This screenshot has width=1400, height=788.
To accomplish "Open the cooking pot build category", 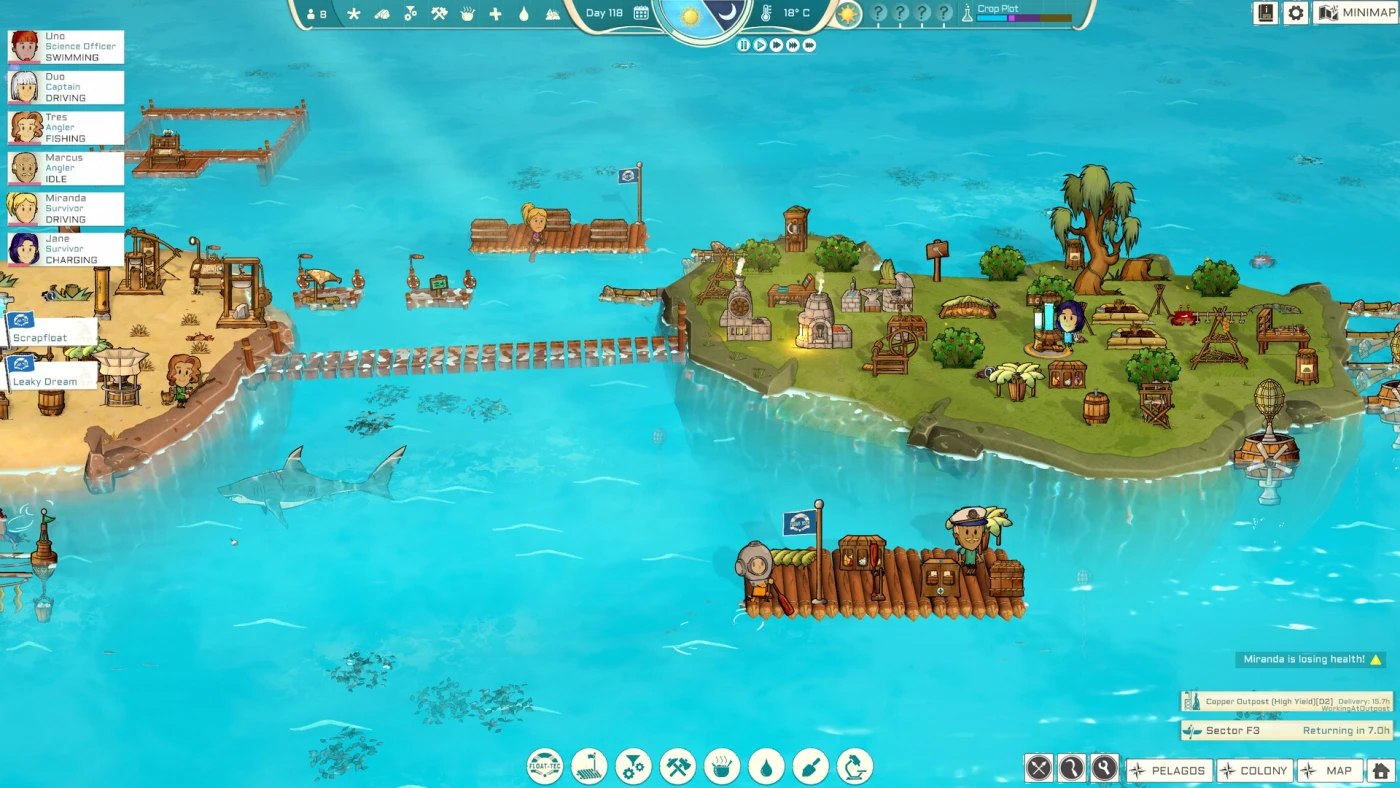I will (721, 767).
